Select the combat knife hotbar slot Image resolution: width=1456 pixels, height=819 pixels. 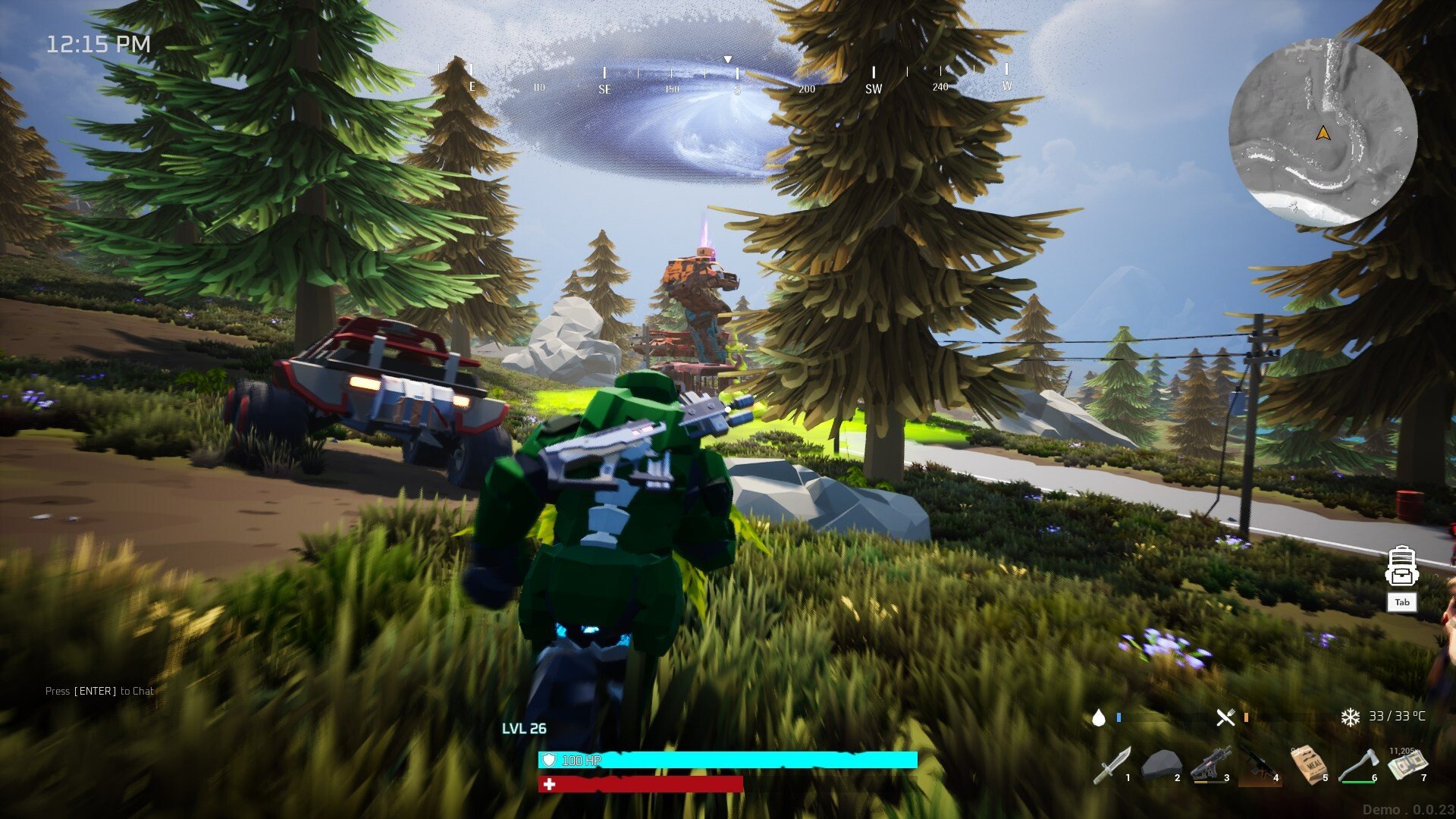coord(1112,766)
